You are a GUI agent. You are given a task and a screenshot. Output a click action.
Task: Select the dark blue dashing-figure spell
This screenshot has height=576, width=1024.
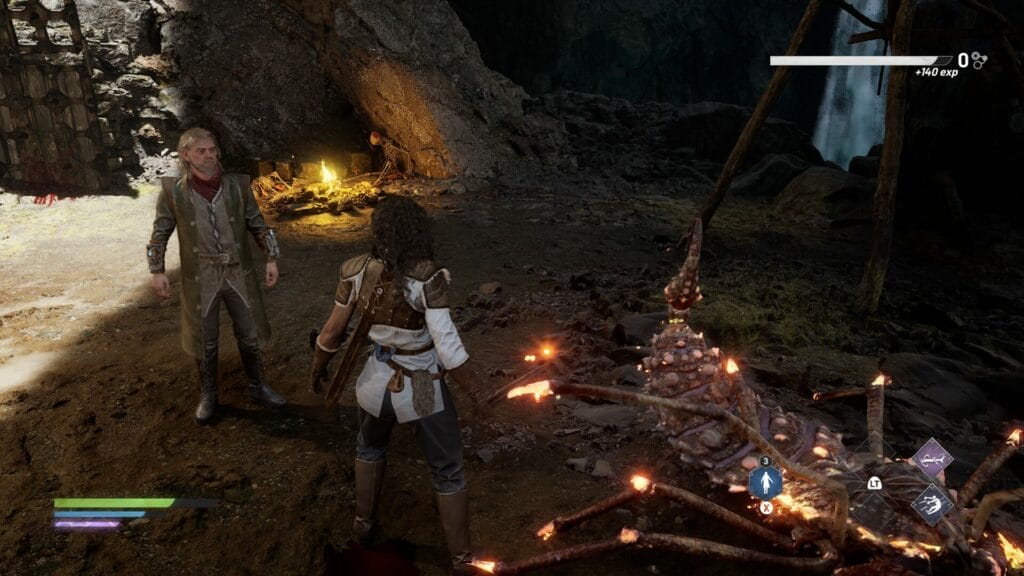pos(931,503)
